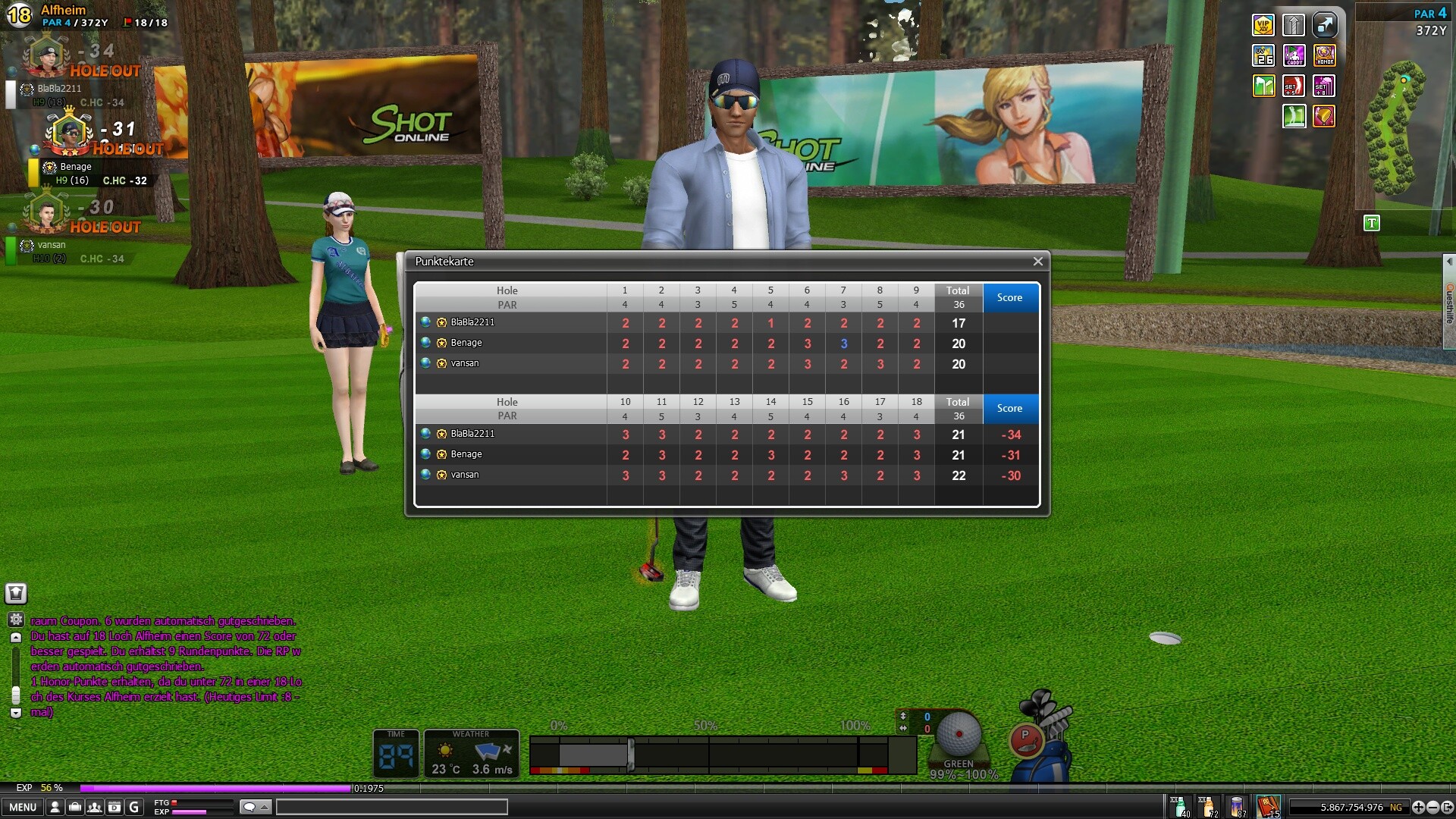This screenshot has width=1456, height=819.
Task: Open the chat settings gear icon
Action: (16, 620)
